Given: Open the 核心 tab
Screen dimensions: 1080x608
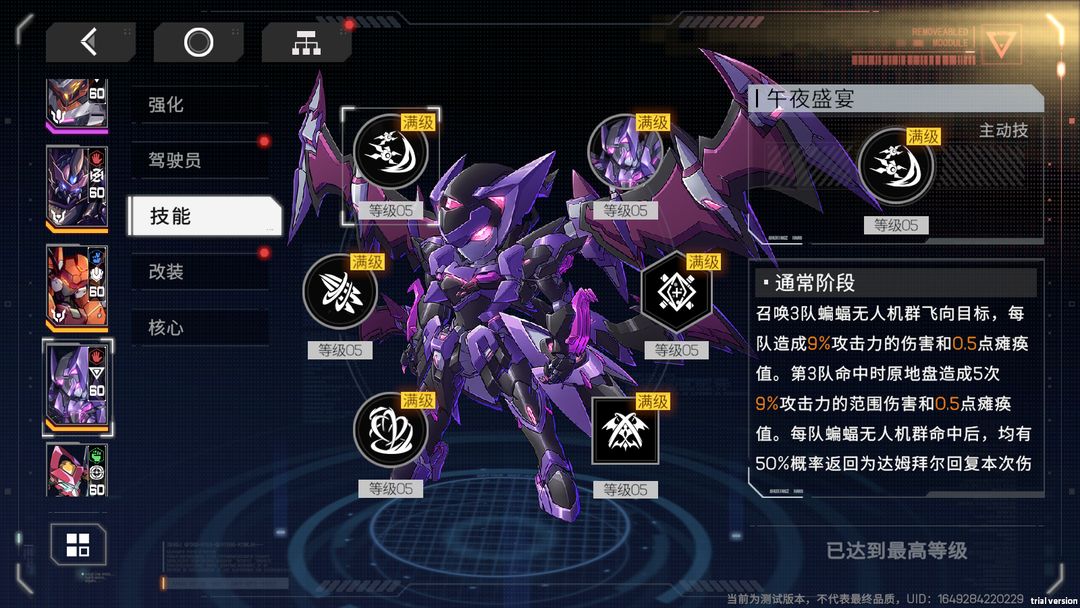Looking at the screenshot, I should [x=200, y=327].
